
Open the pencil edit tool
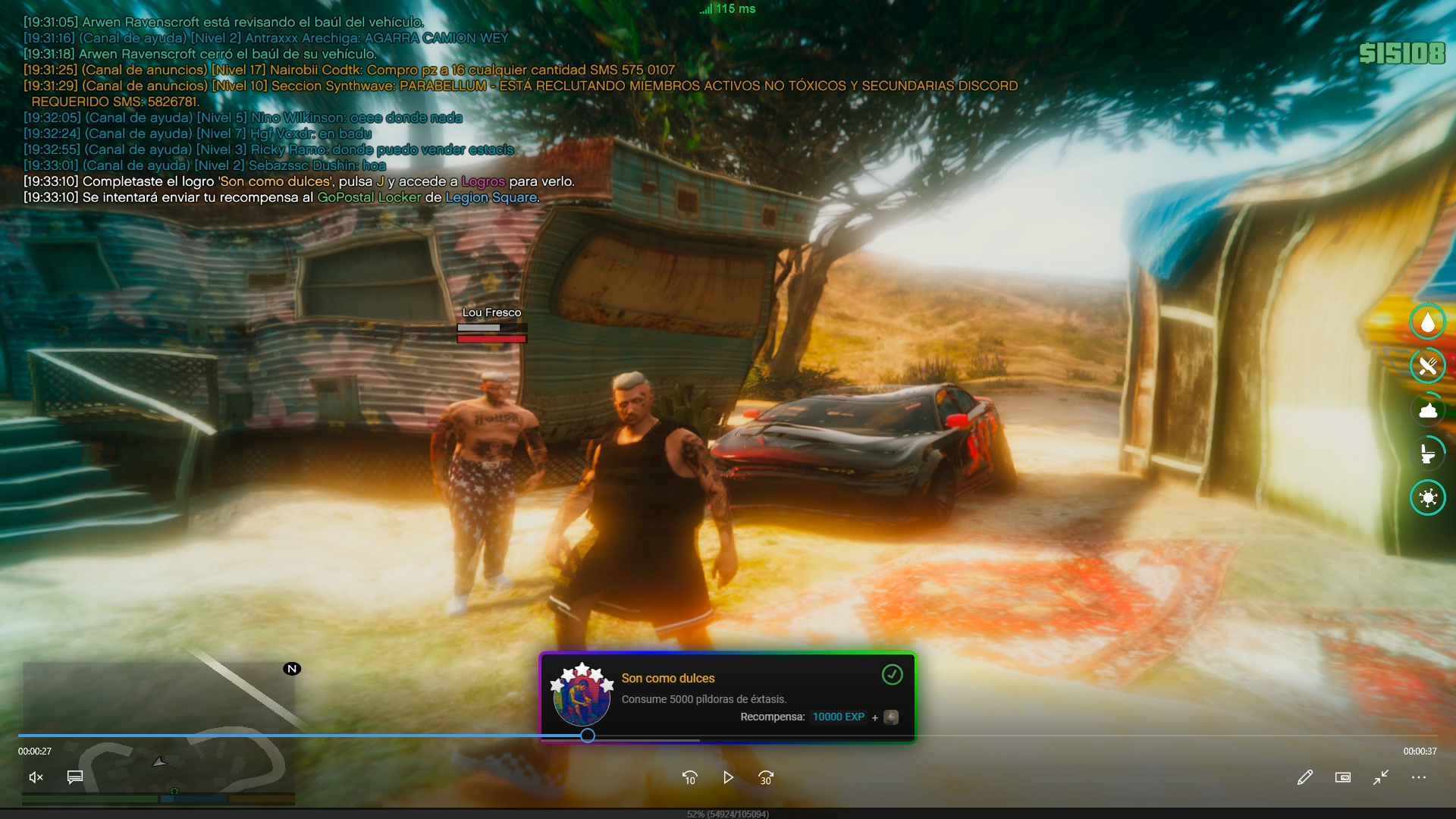[1304, 777]
